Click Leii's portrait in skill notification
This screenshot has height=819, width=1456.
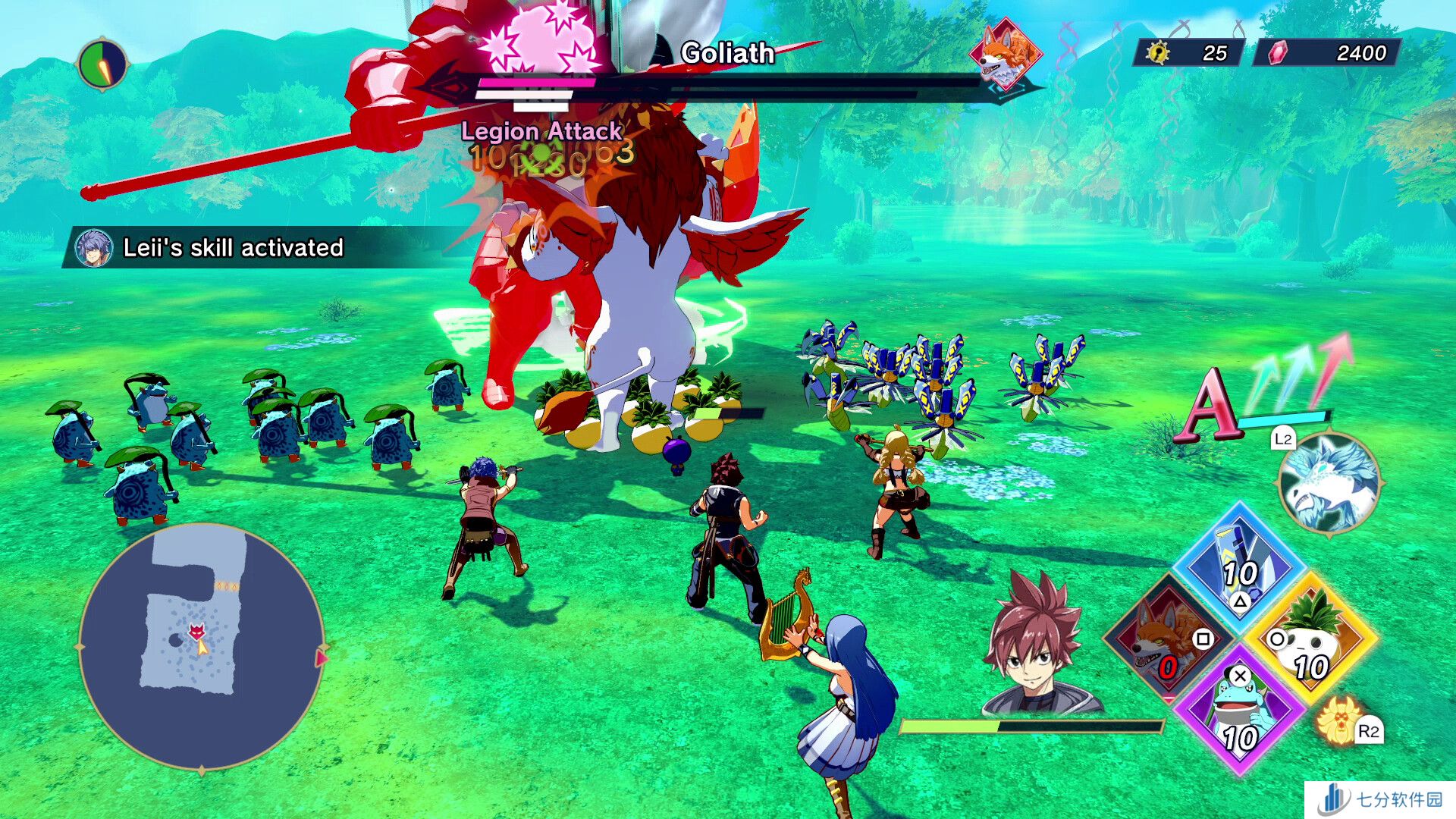pyautogui.click(x=94, y=248)
